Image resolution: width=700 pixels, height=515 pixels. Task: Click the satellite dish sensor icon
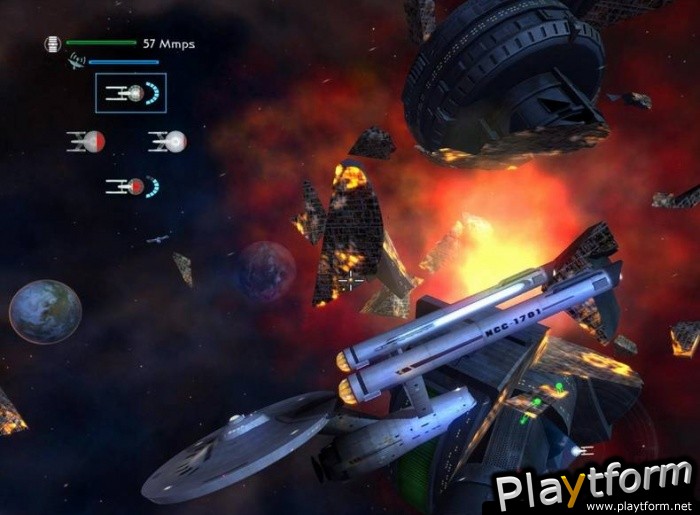tap(76, 62)
